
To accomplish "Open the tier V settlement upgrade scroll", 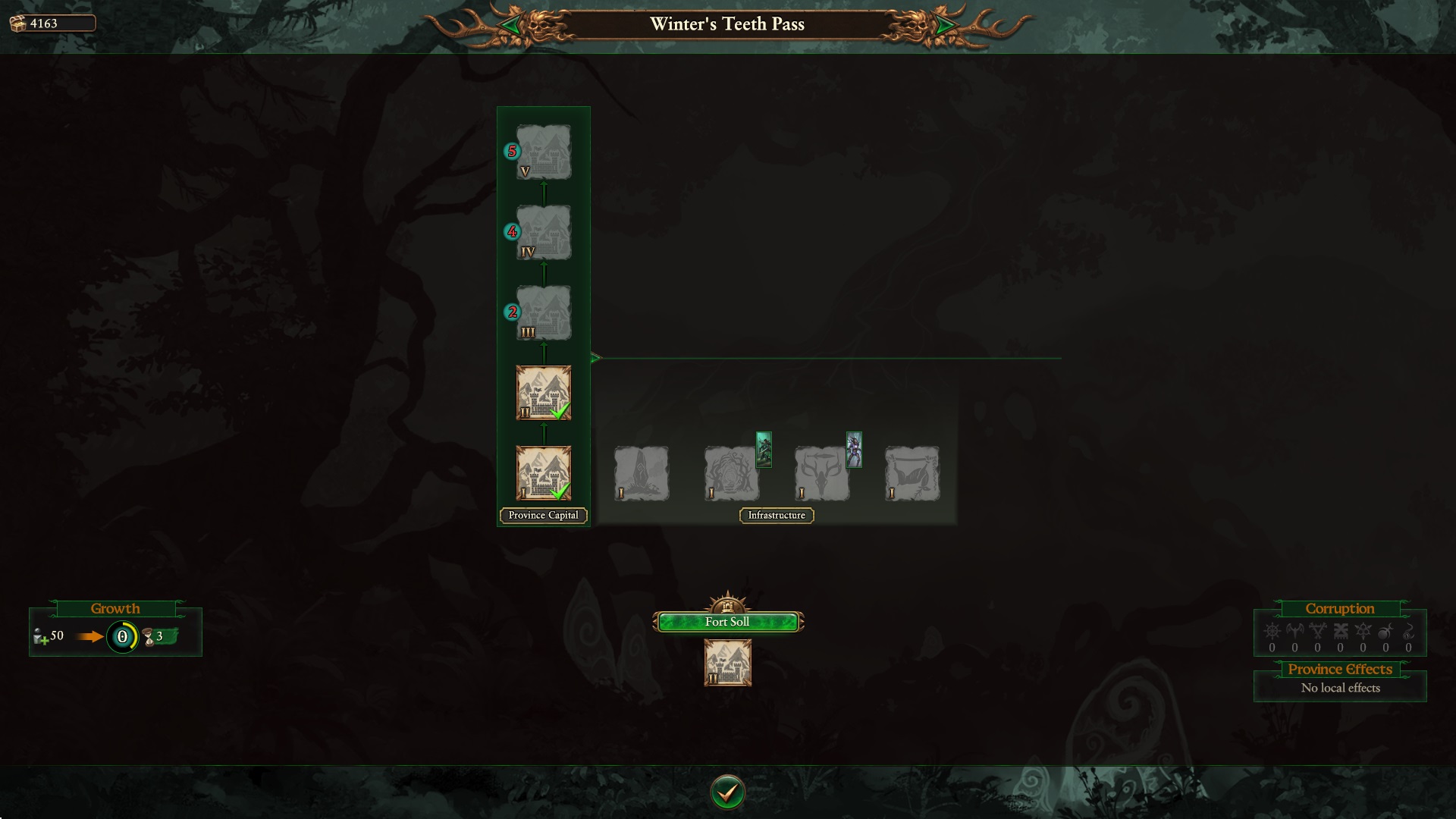I will point(543,150).
